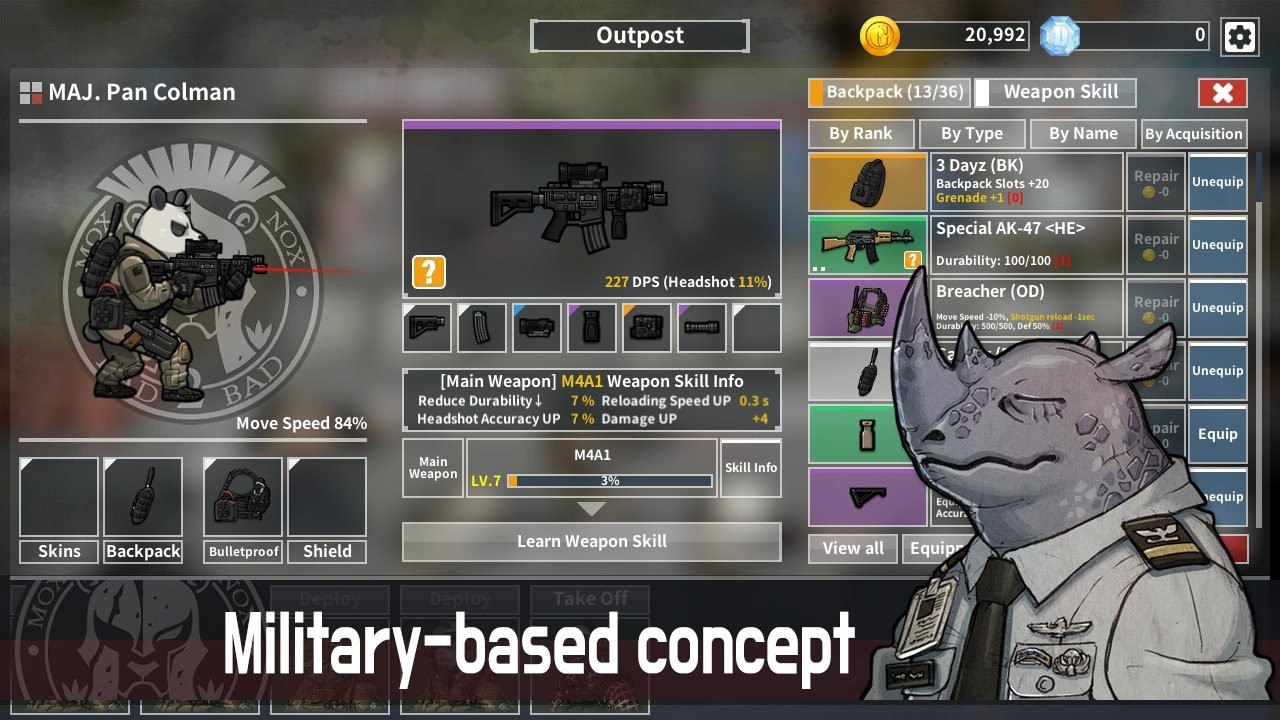The width and height of the screenshot is (1280, 720).
Task: Select the Special AK-47 item thumbnail
Action: click(x=868, y=245)
